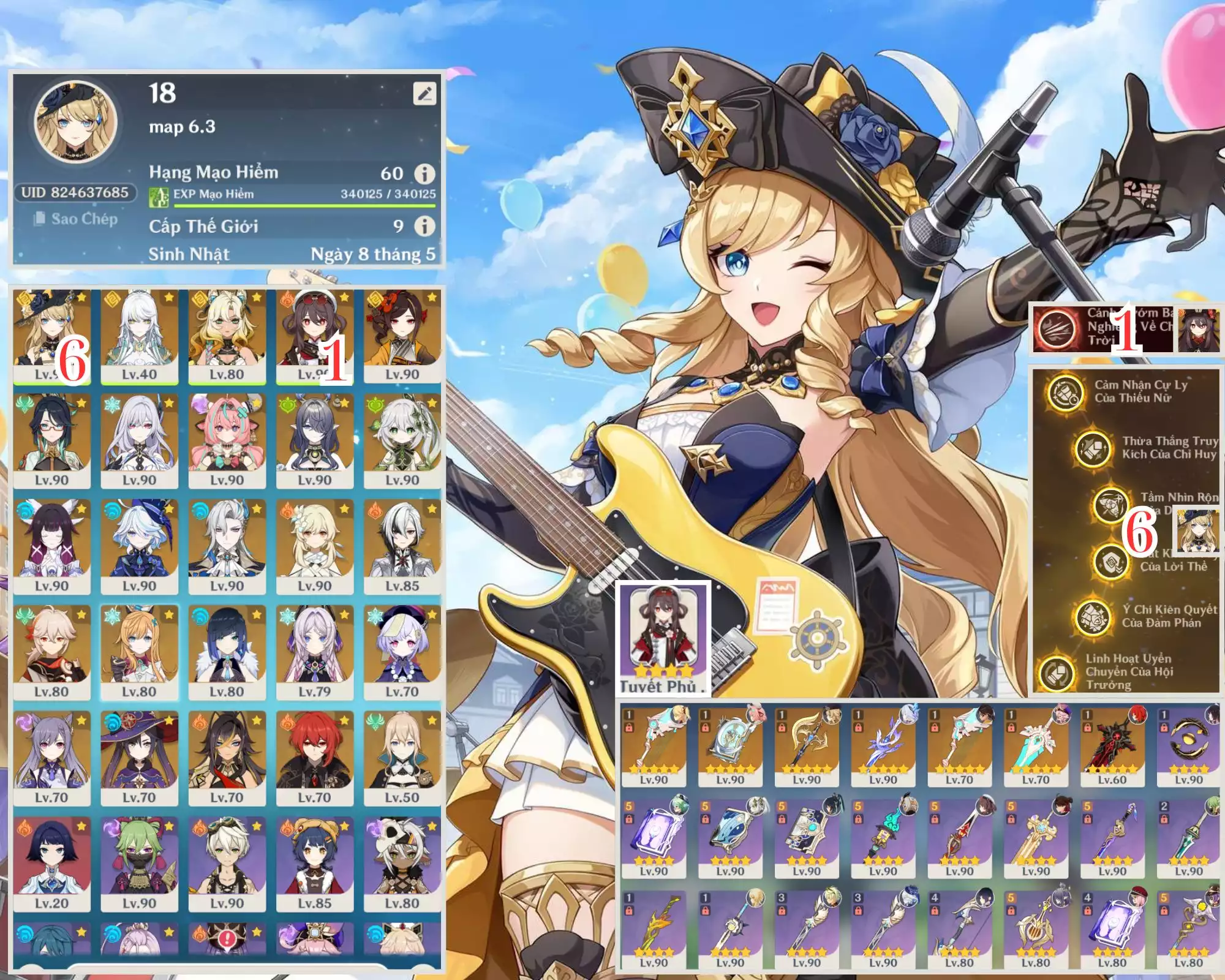
Task: Pick the Lv.20 character tile
Action: pyautogui.click(x=51, y=865)
